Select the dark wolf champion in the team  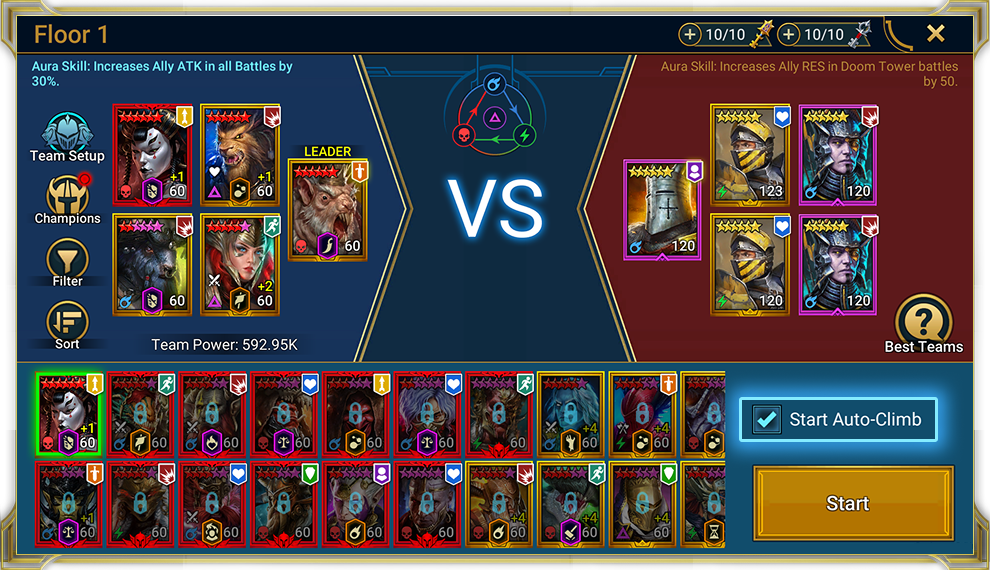pyautogui.click(x=151, y=262)
